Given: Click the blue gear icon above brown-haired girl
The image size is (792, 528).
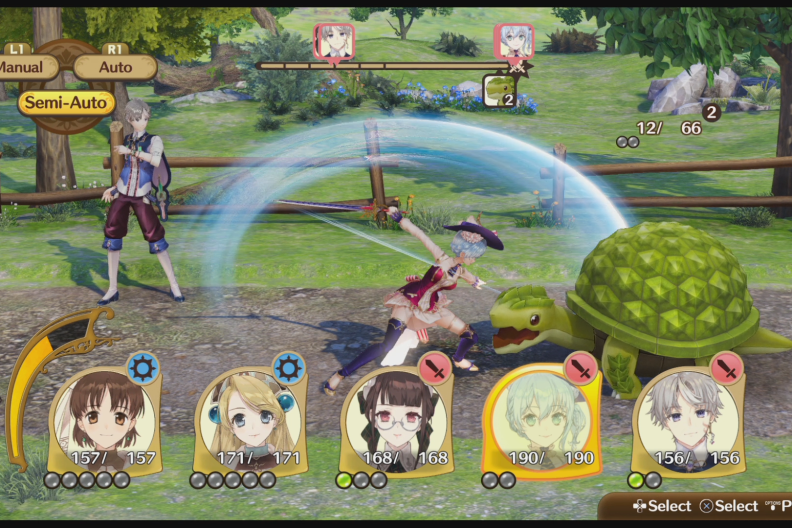Looking at the screenshot, I should tap(142, 368).
